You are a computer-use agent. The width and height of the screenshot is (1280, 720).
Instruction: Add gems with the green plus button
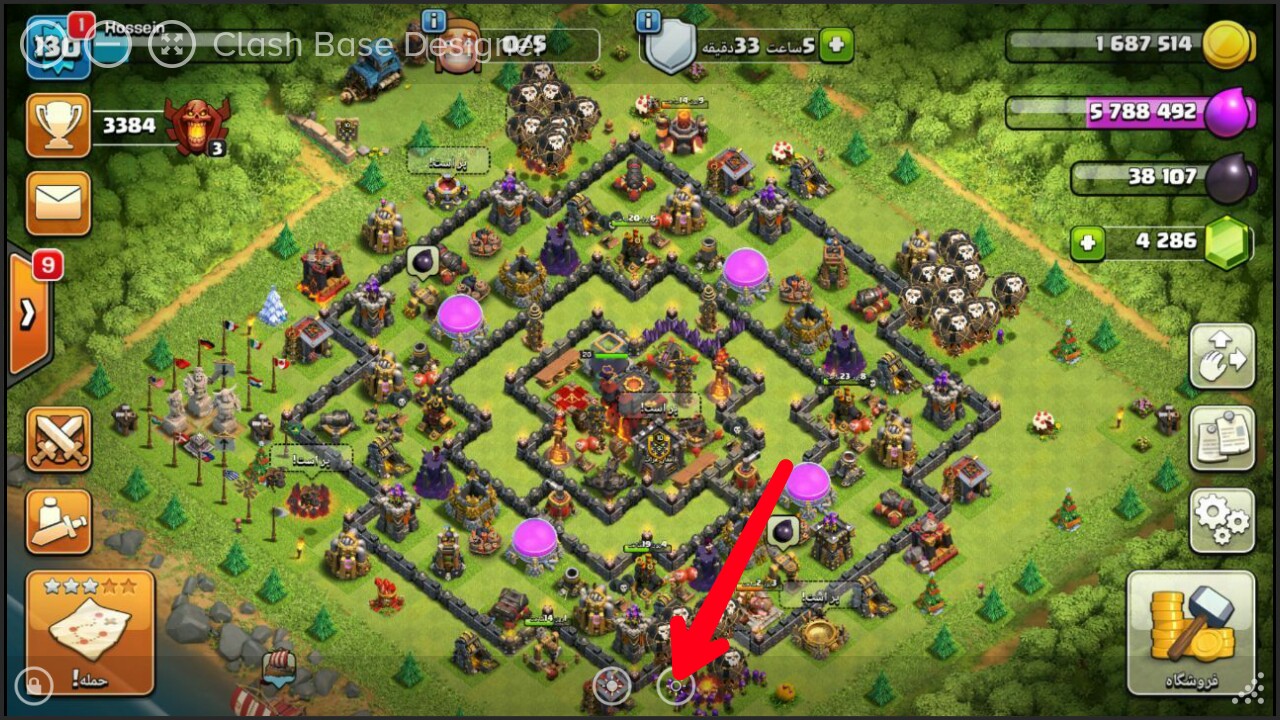click(x=1089, y=241)
